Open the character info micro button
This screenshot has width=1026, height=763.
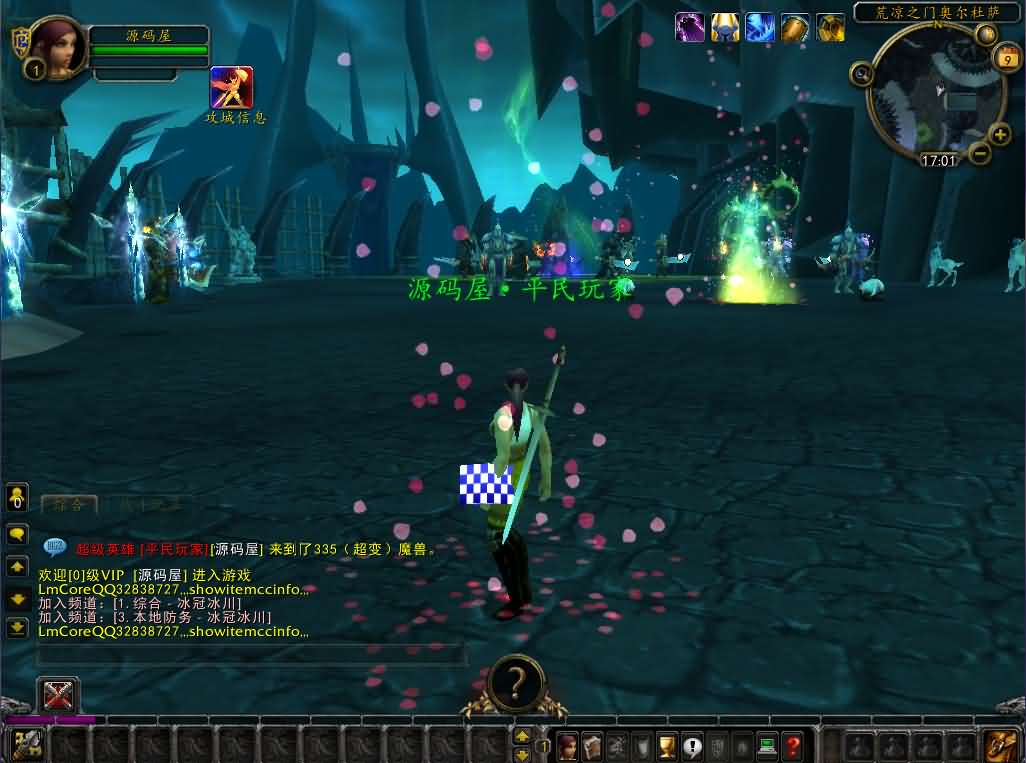tap(568, 745)
